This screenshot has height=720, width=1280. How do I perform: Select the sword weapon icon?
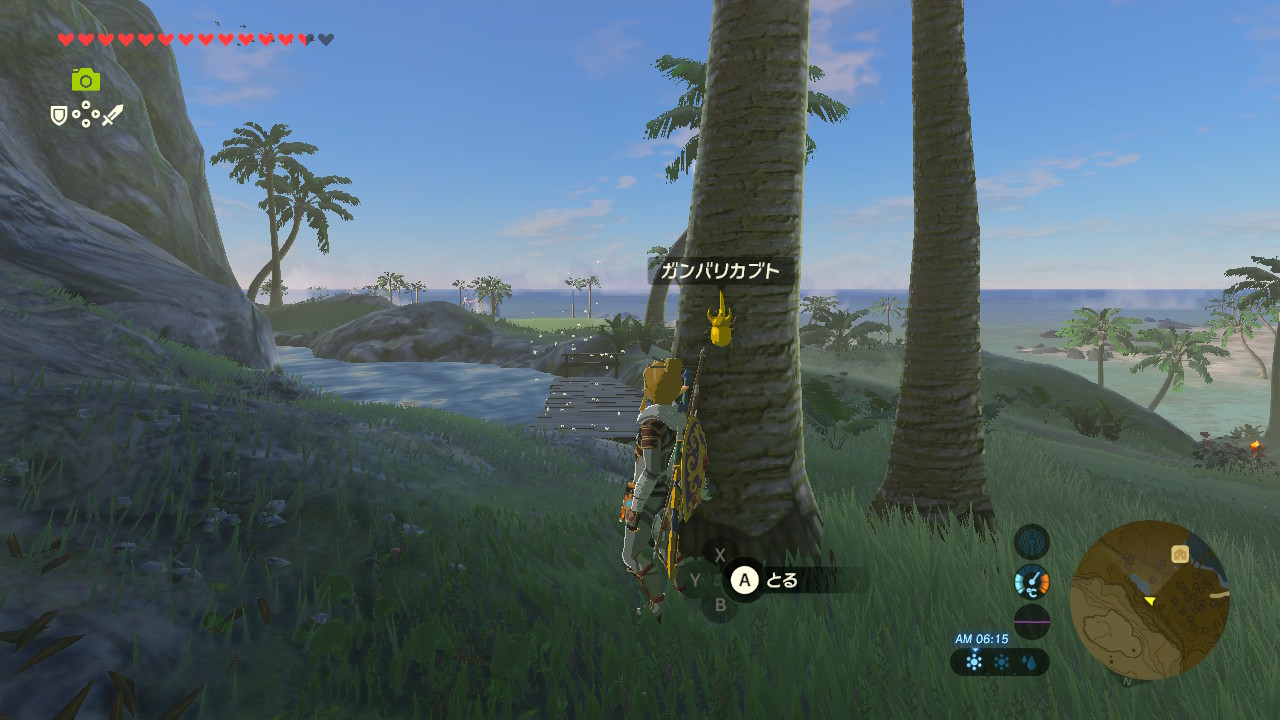(x=113, y=115)
